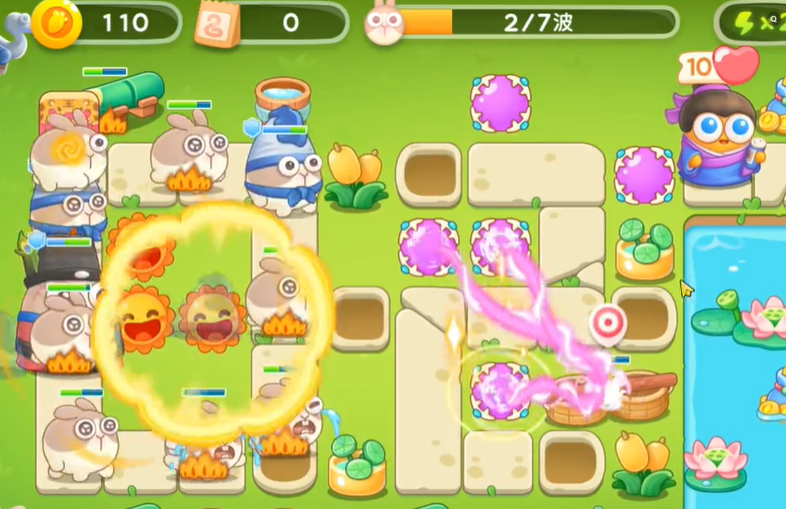The width and height of the screenshot is (786, 509).
Task: Click the red bullseye priority-target marker
Action: pos(606,322)
